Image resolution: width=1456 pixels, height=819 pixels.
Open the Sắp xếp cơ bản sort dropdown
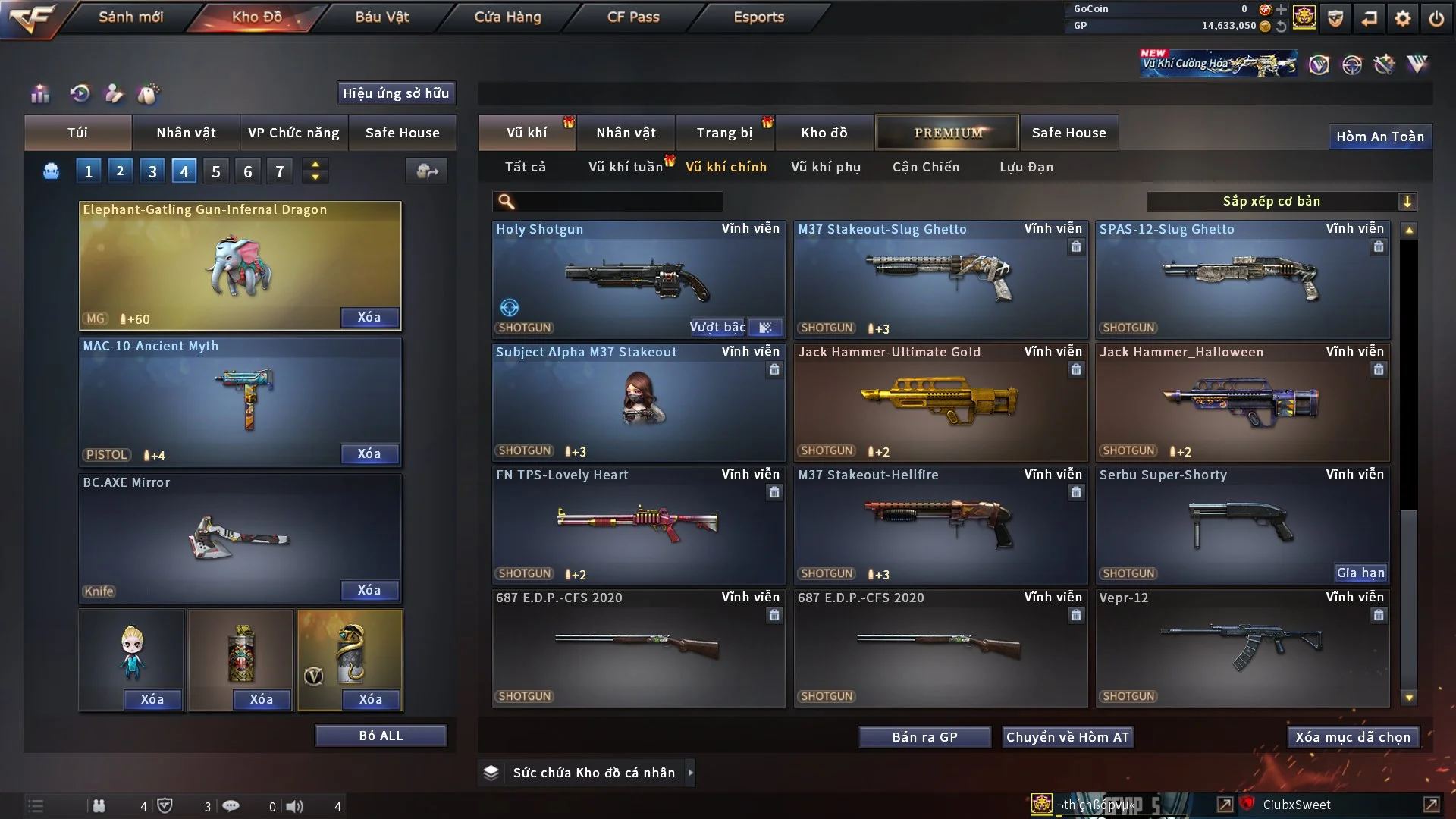(1281, 202)
